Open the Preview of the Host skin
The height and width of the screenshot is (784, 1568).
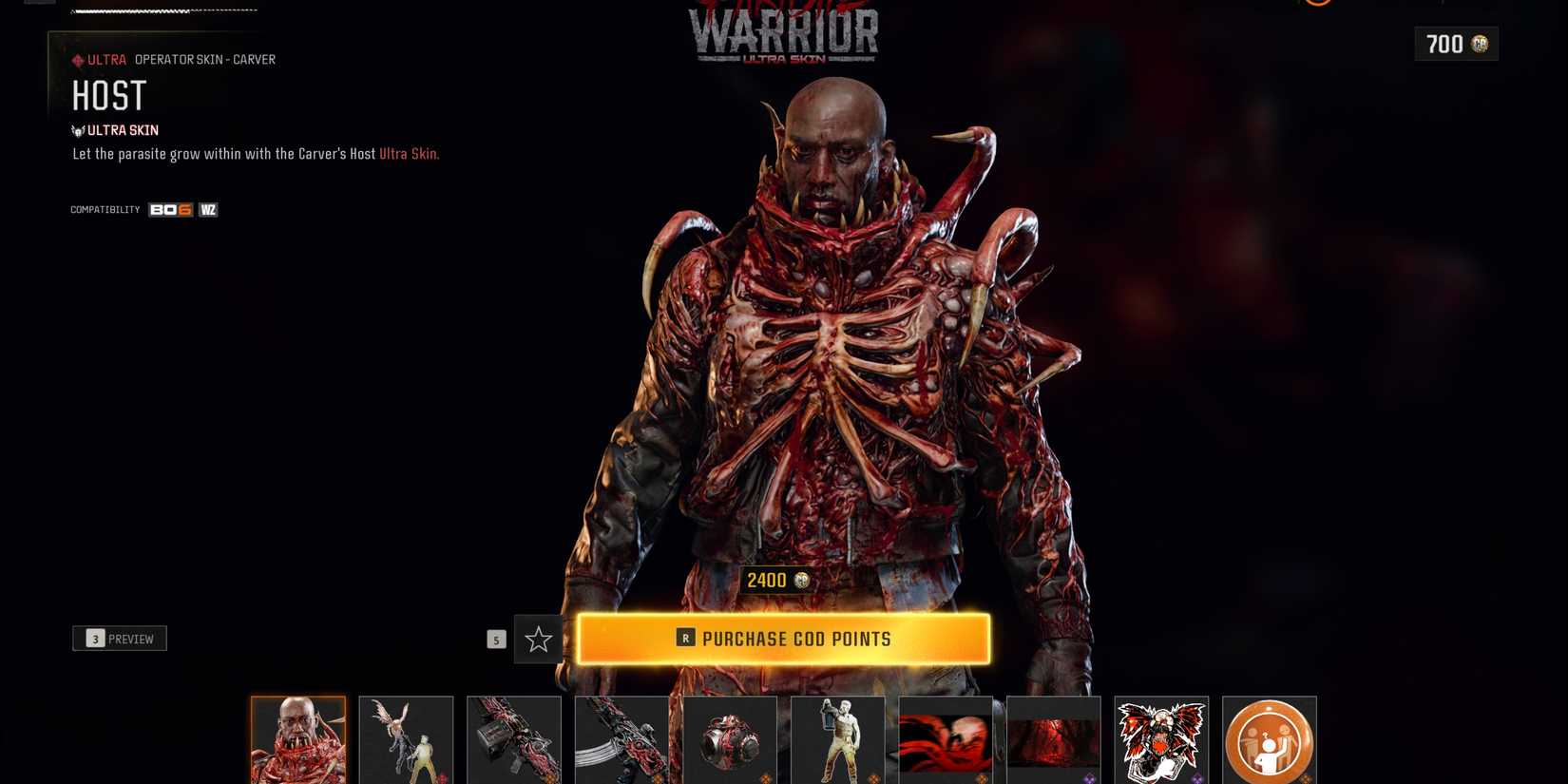[x=120, y=638]
